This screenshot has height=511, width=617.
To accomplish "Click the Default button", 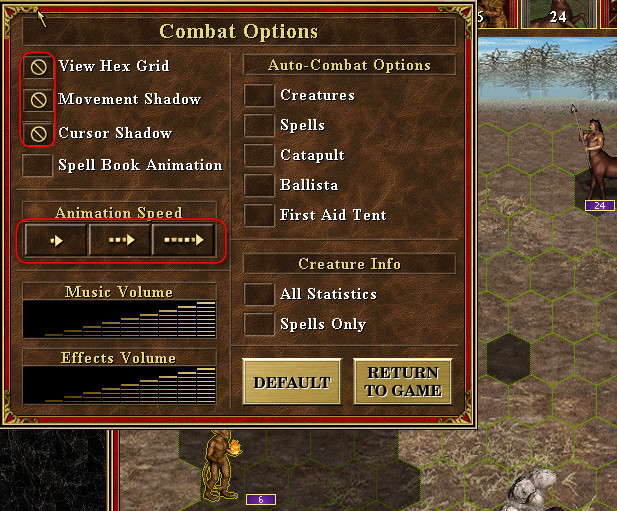I will pos(292,382).
